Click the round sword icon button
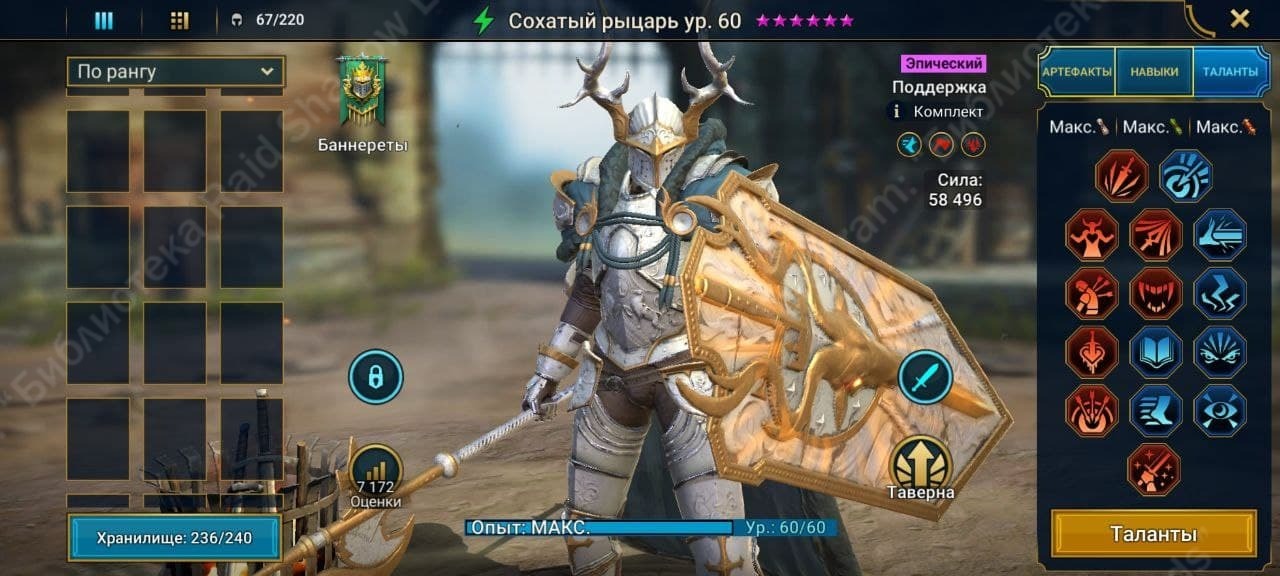This screenshot has width=1280, height=576. tap(925, 377)
